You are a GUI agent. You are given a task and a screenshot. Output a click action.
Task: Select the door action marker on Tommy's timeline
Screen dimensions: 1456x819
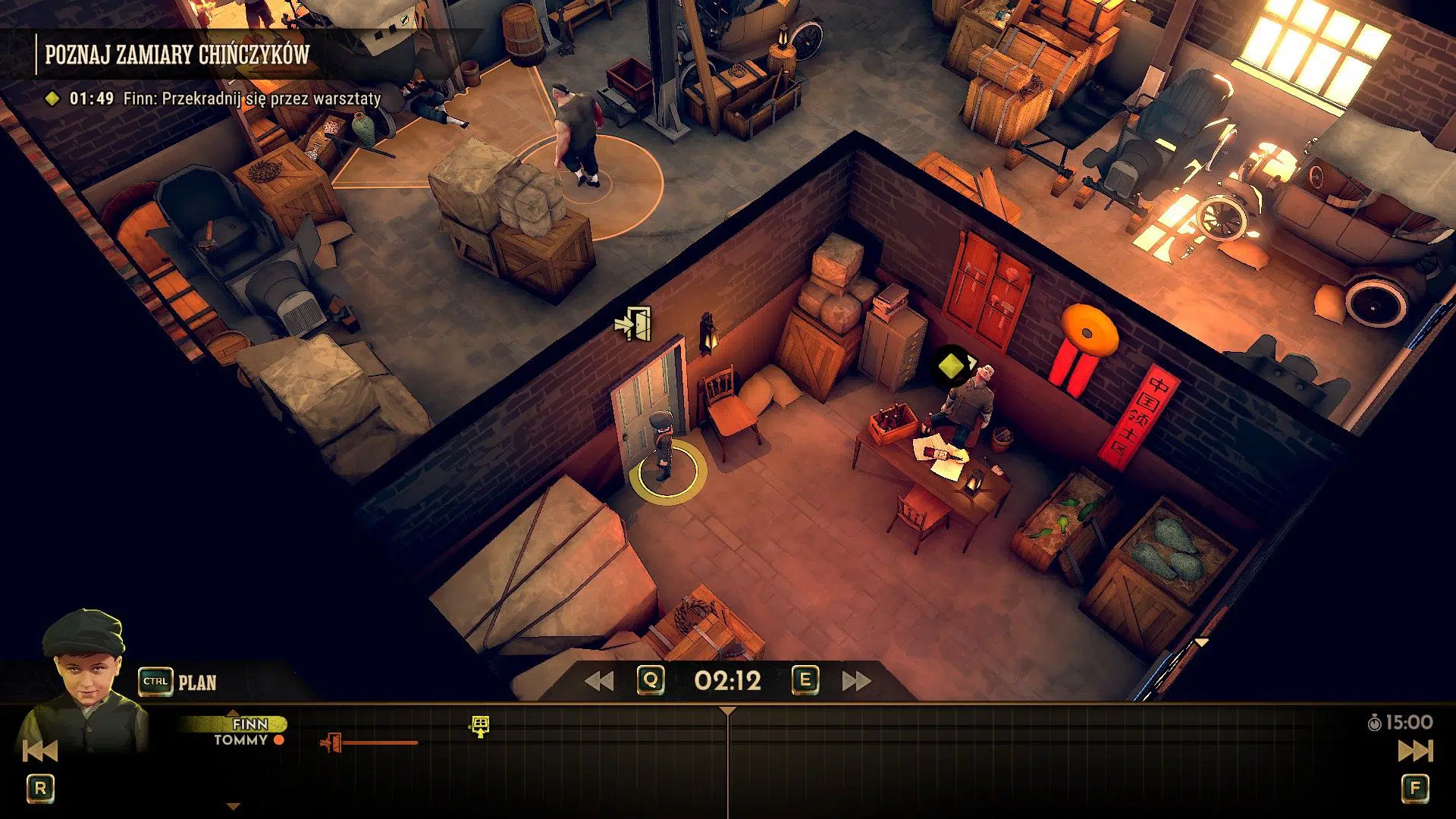pos(331,743)
